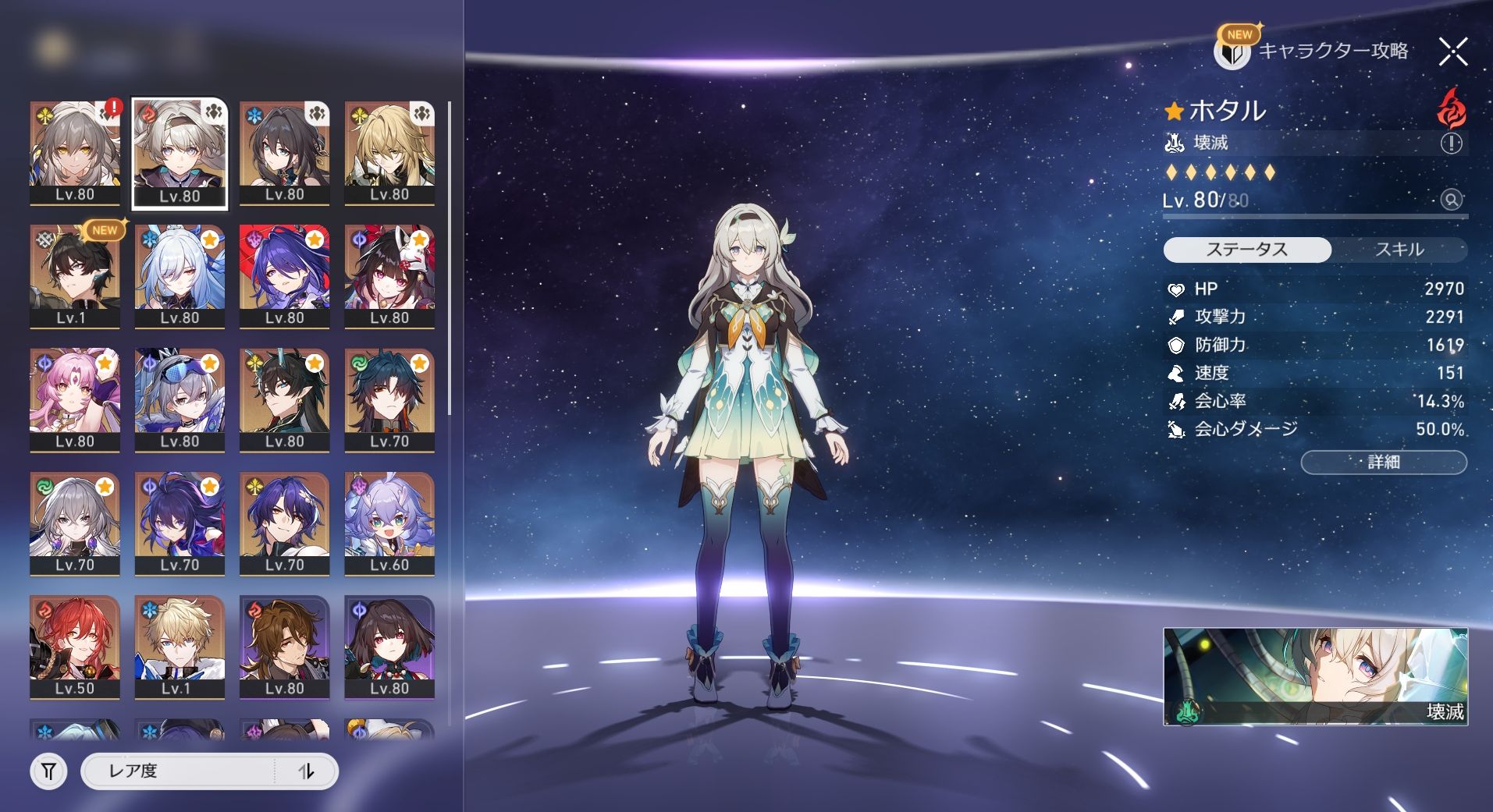
Task: Click the magnifier next to Lv. 80/80
Action: click(1451, 200)
